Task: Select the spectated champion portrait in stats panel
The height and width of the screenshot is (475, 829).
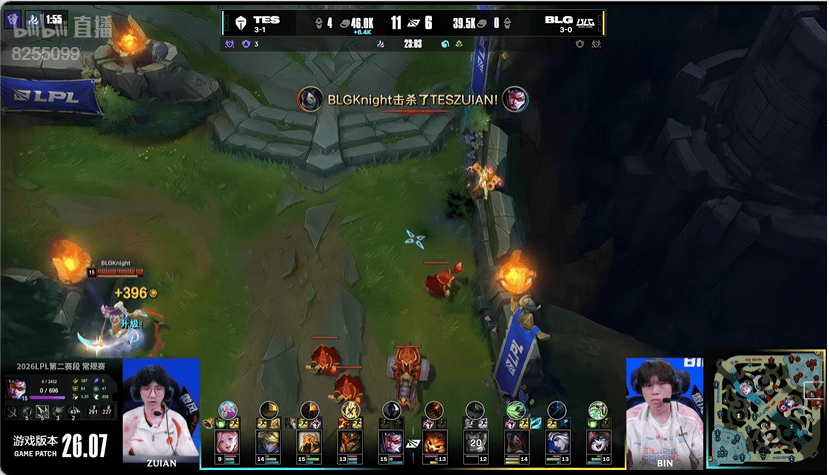Action: tap(16, 387)
